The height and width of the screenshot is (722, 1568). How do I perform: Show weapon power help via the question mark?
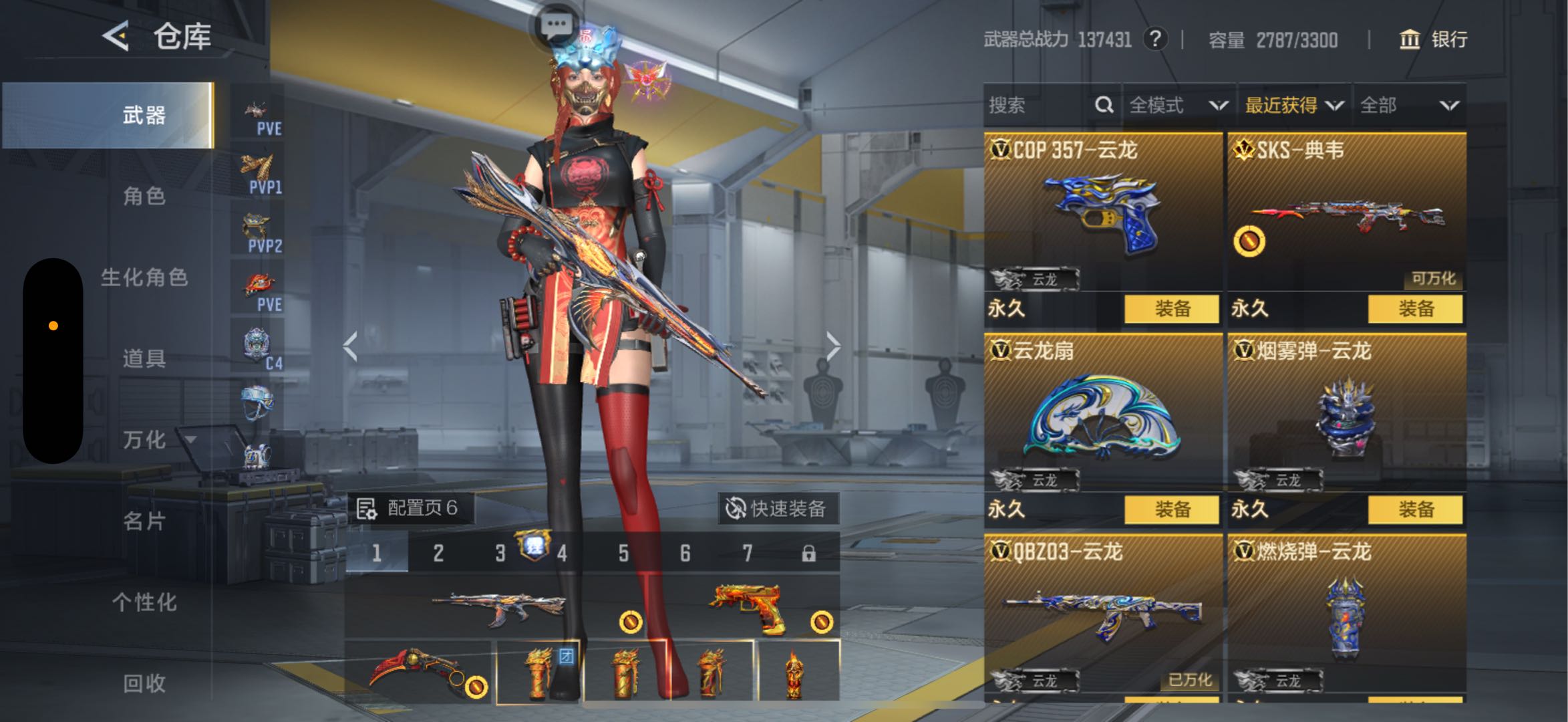pos(1155,39)
